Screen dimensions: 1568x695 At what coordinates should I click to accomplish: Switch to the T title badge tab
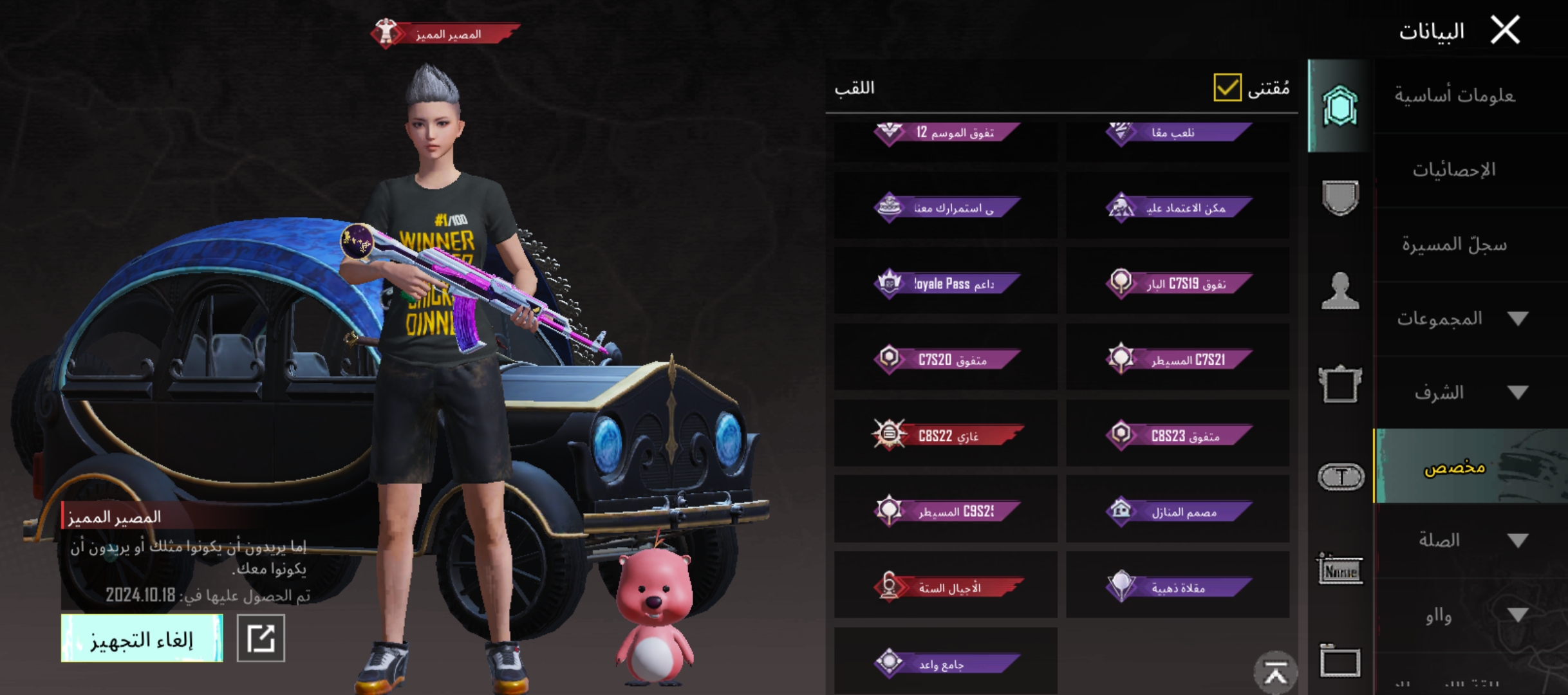click(x=1340, y=477)
